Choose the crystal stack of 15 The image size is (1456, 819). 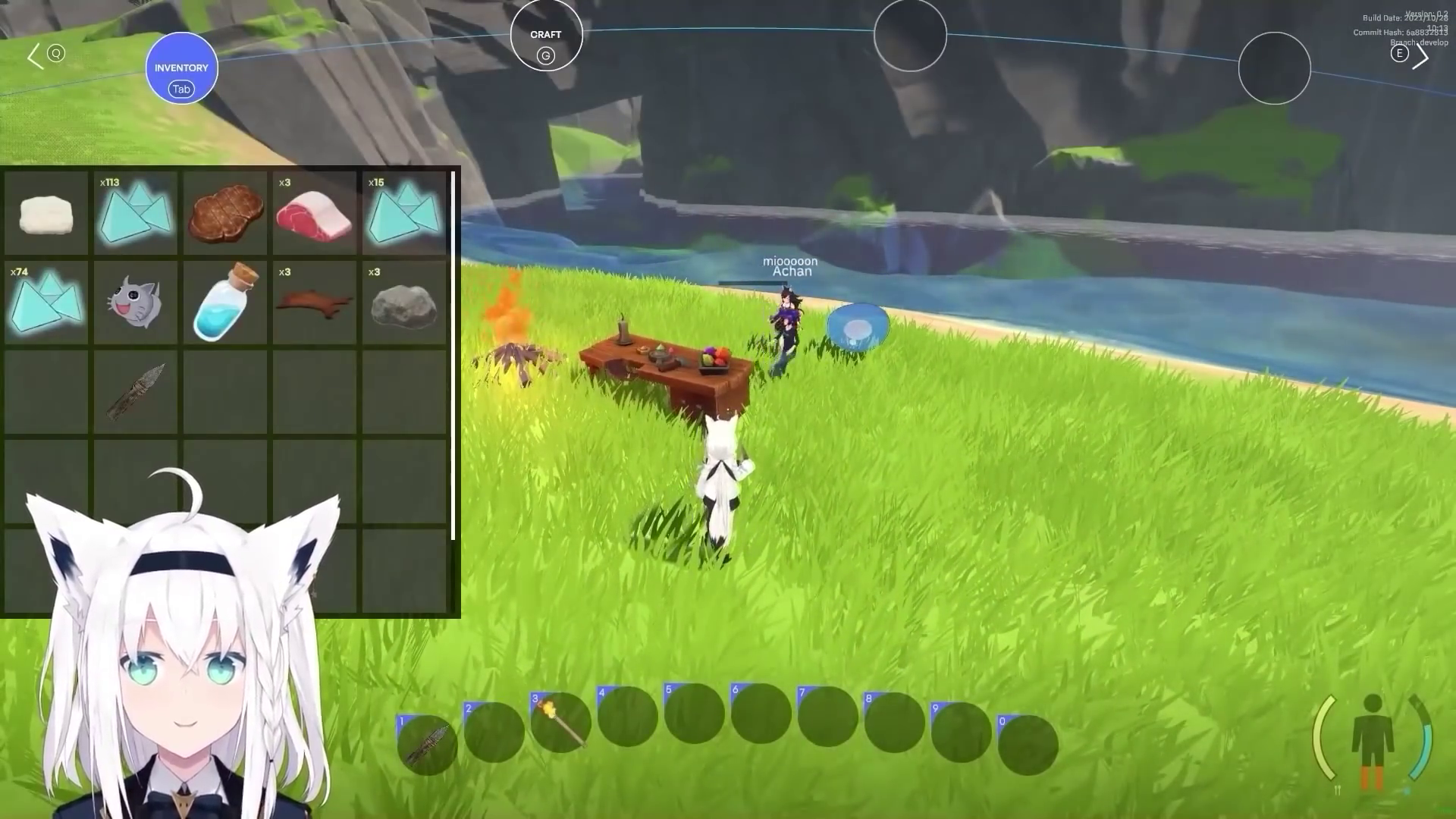(x=404, y=214)
